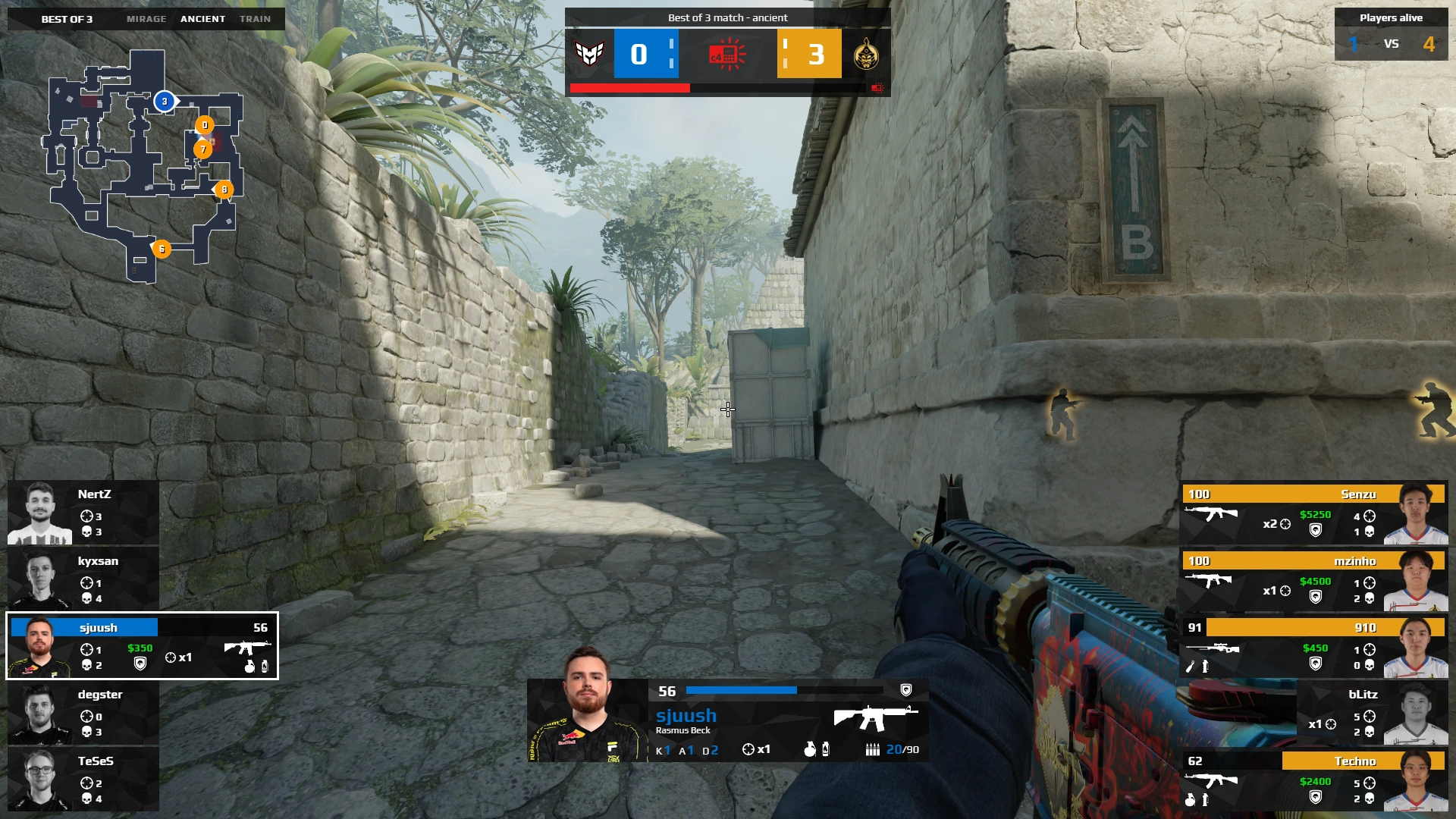Spectate NertZ from the player list
Screen dimensions: 1456x819
[x=83, y=513]
